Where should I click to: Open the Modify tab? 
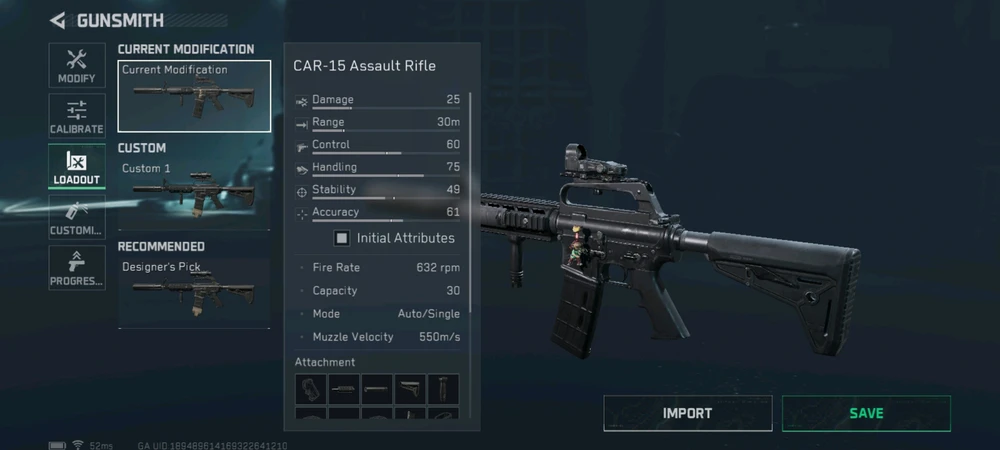[77, 66]
